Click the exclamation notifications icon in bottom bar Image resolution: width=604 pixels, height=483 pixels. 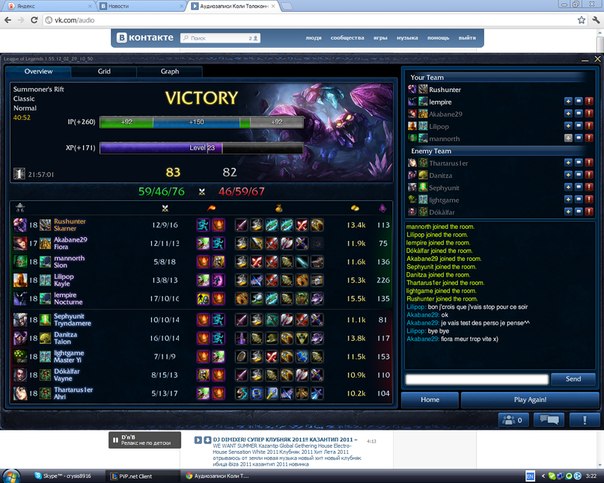point(583,420)
